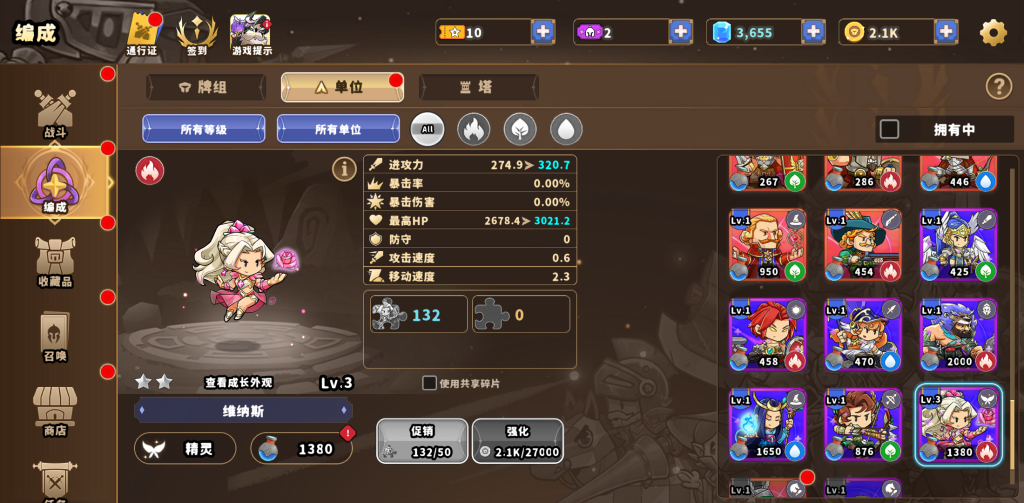Click the 强化 upgrade button

tap(517, 441)
